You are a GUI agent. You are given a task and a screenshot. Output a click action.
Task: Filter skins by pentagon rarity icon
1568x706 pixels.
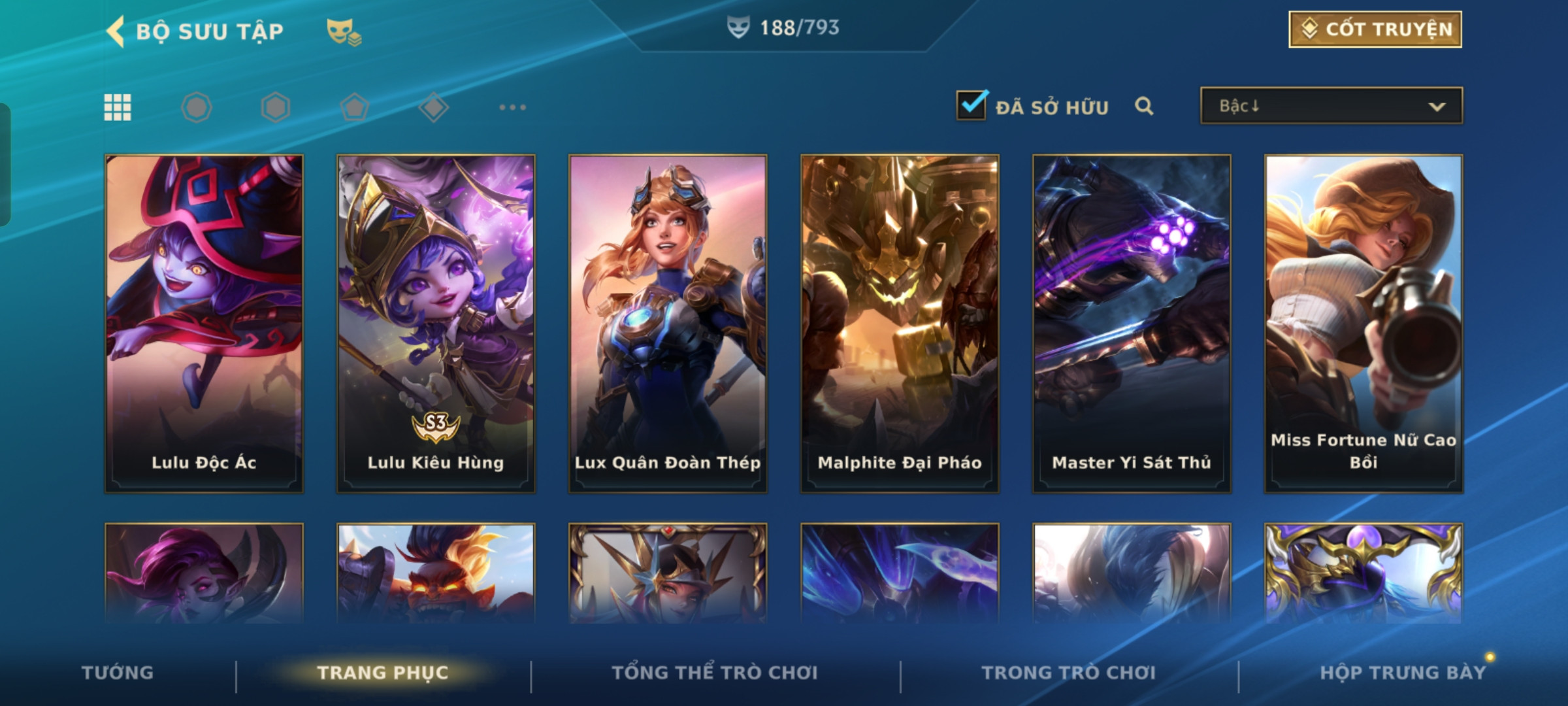(x=355, y=107)
